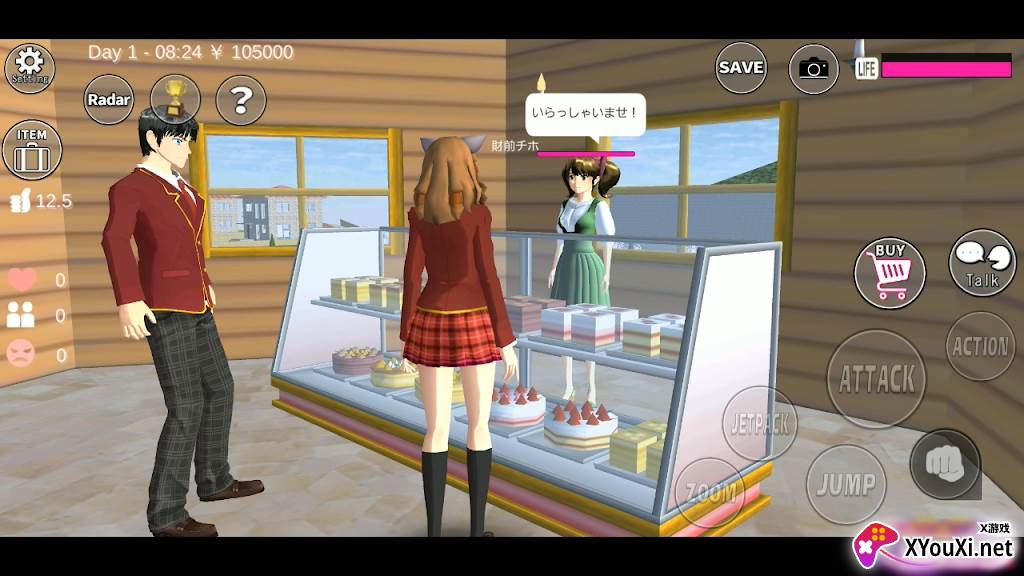Tap the fist punch button
Image resolution: width=1024 pixels, height=576 pixels.
pyautogui.click(x=945, y=464)
